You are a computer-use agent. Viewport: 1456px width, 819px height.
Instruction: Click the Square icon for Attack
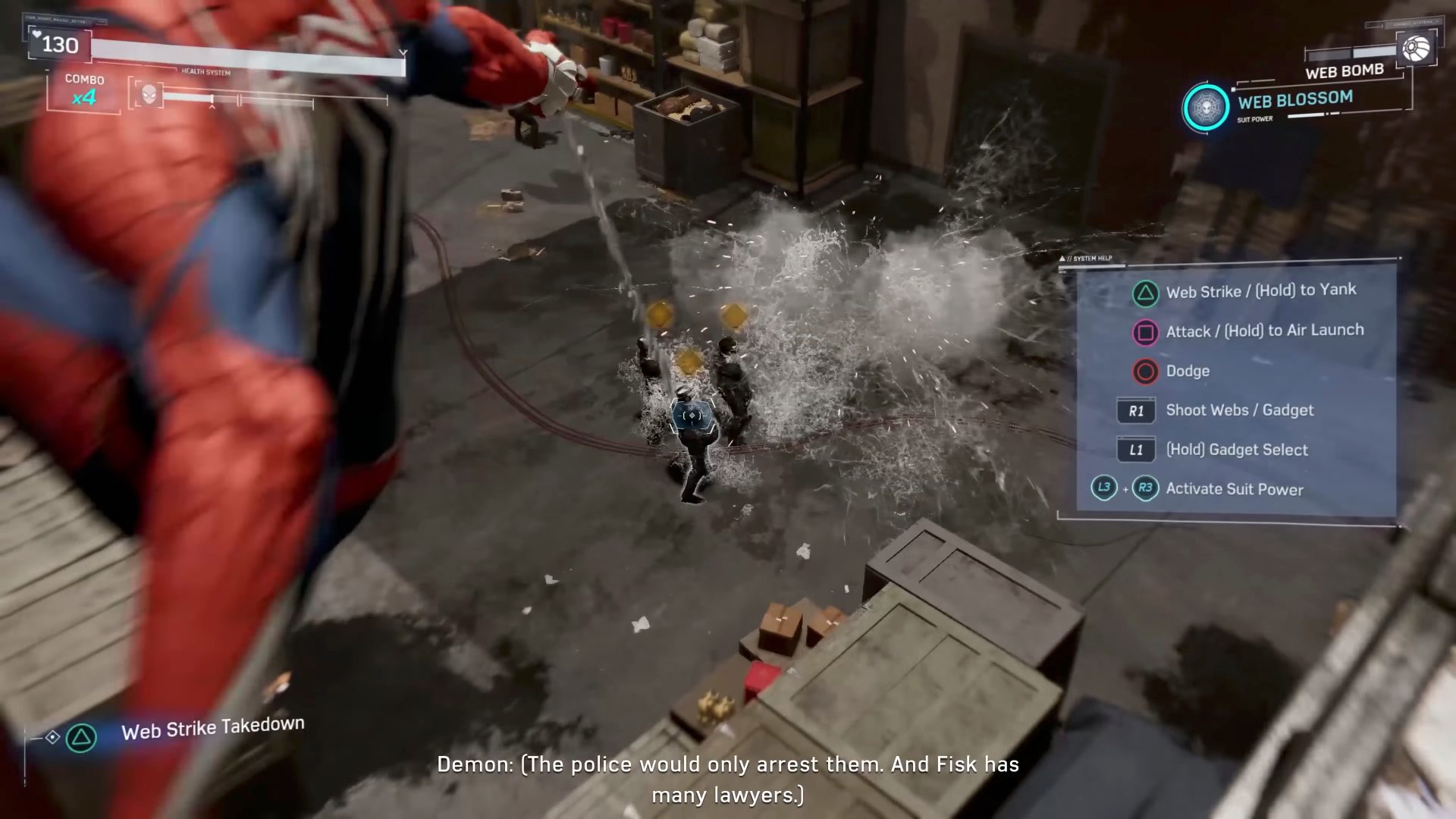coord(1145,333)
